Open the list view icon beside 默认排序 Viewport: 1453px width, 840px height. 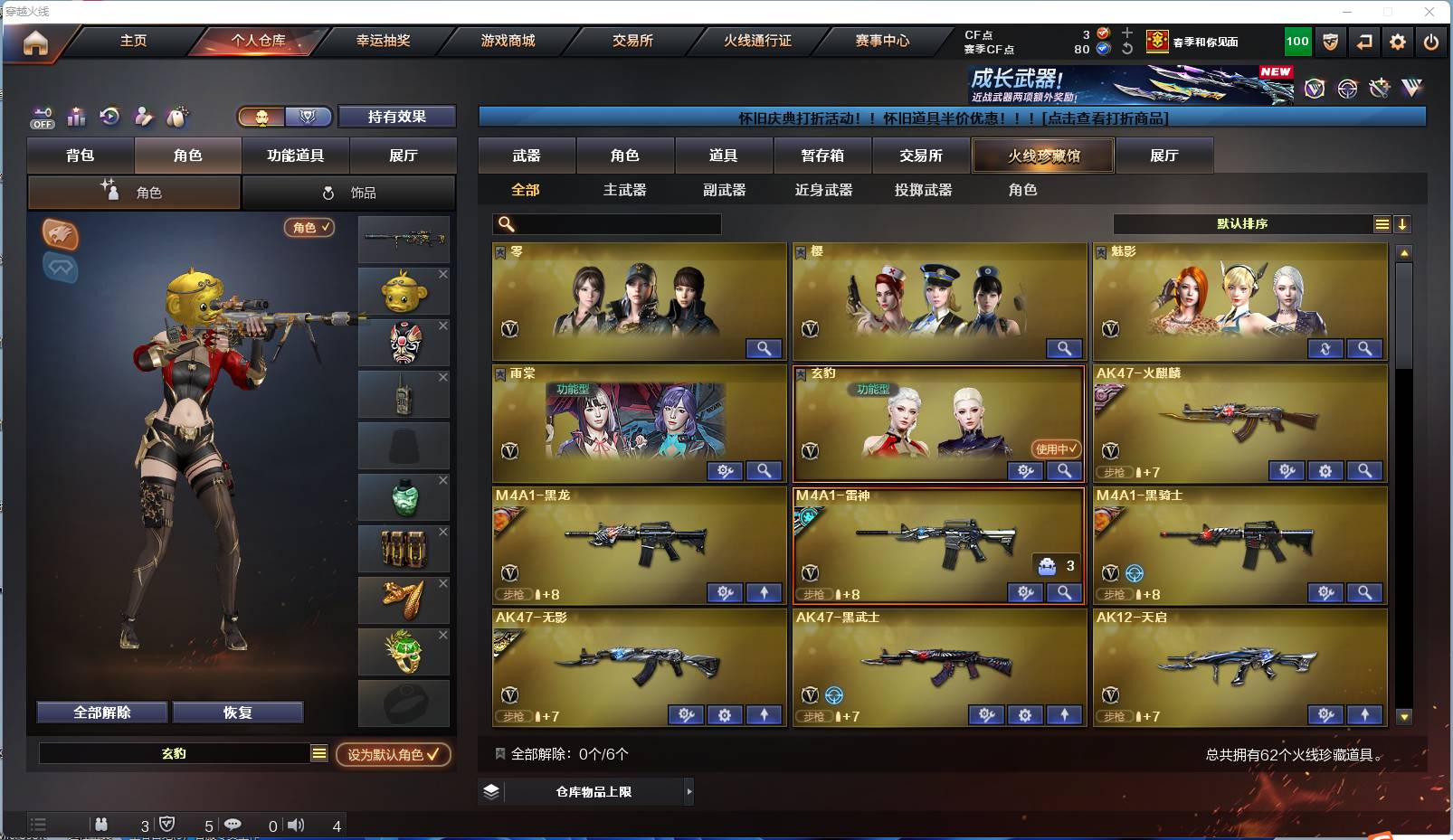coord(1383,223)
